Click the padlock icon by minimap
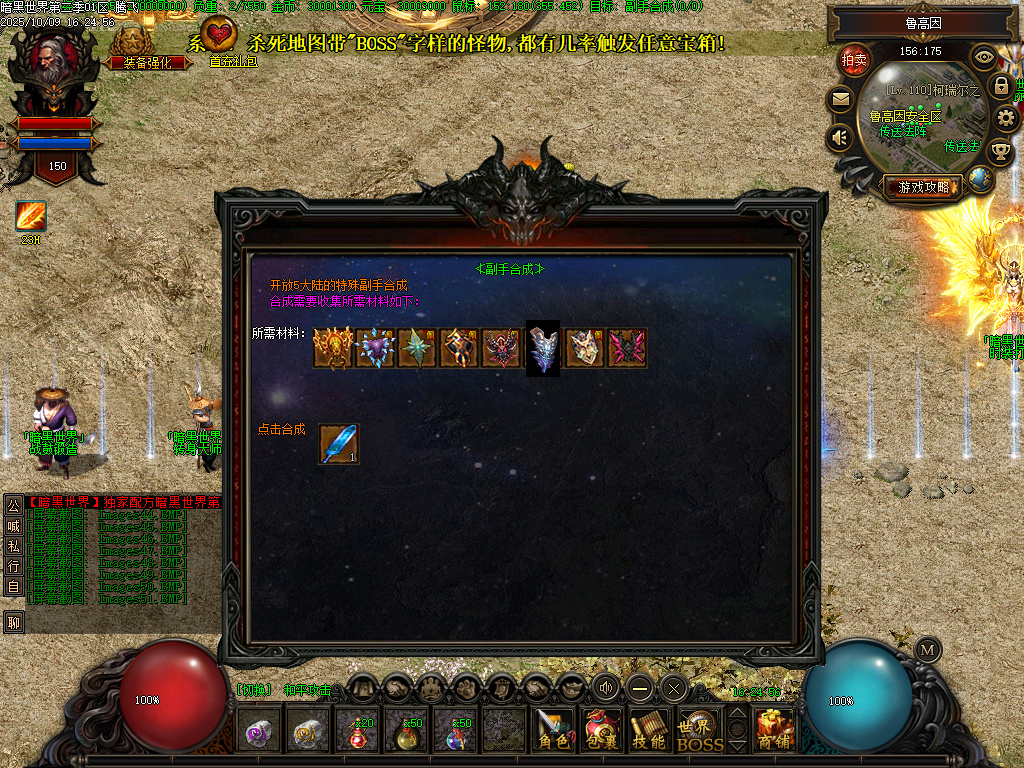Image resolution: width=1024 pixels, height=768 pixels. [1000, 86]
